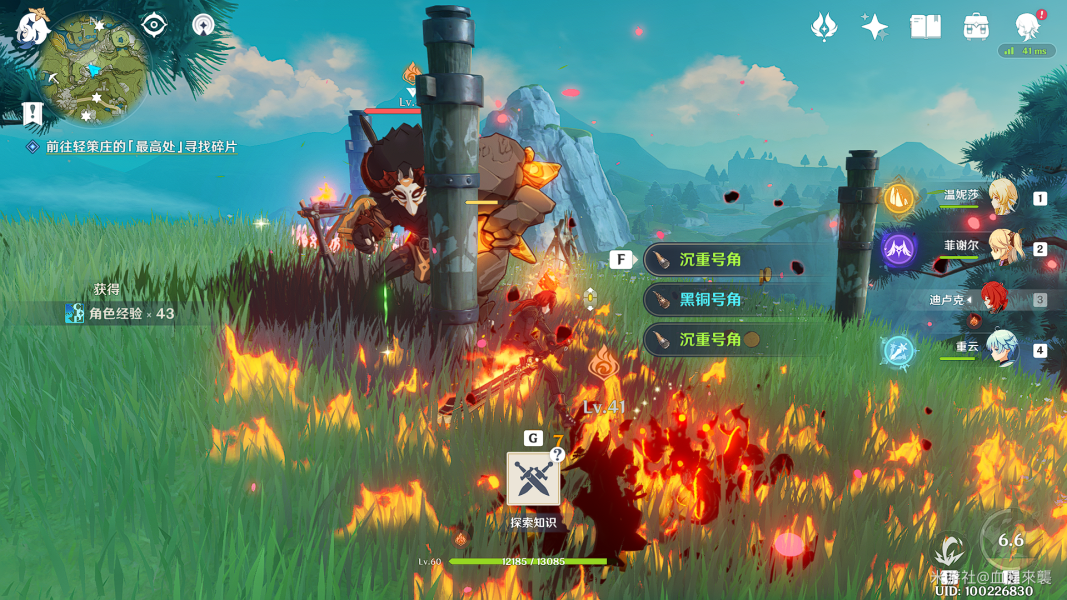Switch to party member 菲谢尔
Screen dimensions: 1067x600
1002,247
